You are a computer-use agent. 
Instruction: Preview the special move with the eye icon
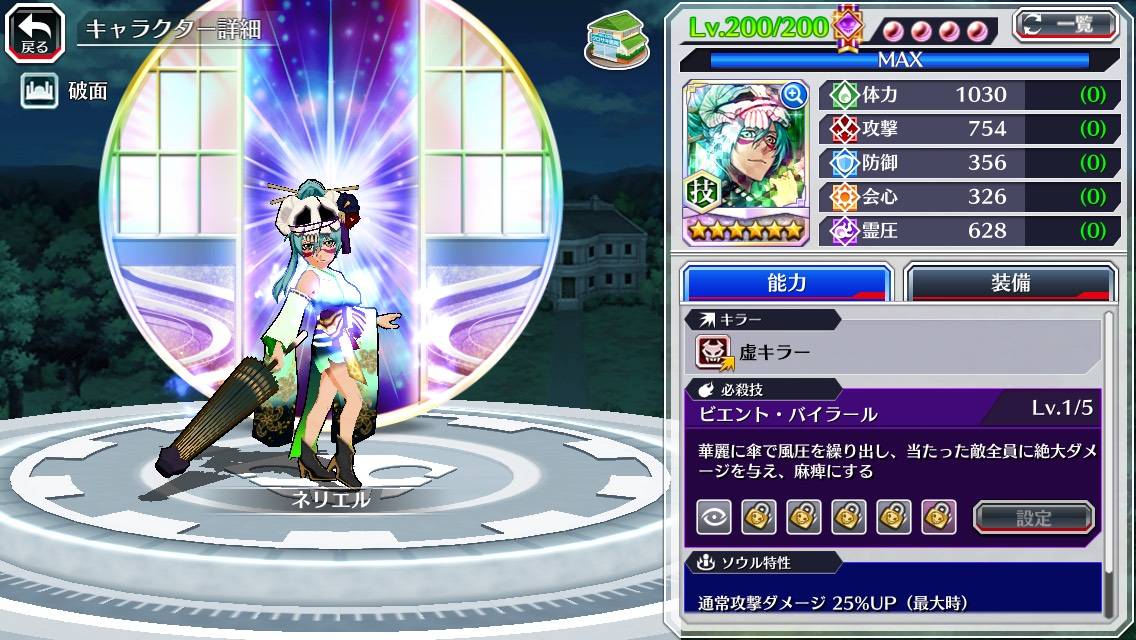713,517
